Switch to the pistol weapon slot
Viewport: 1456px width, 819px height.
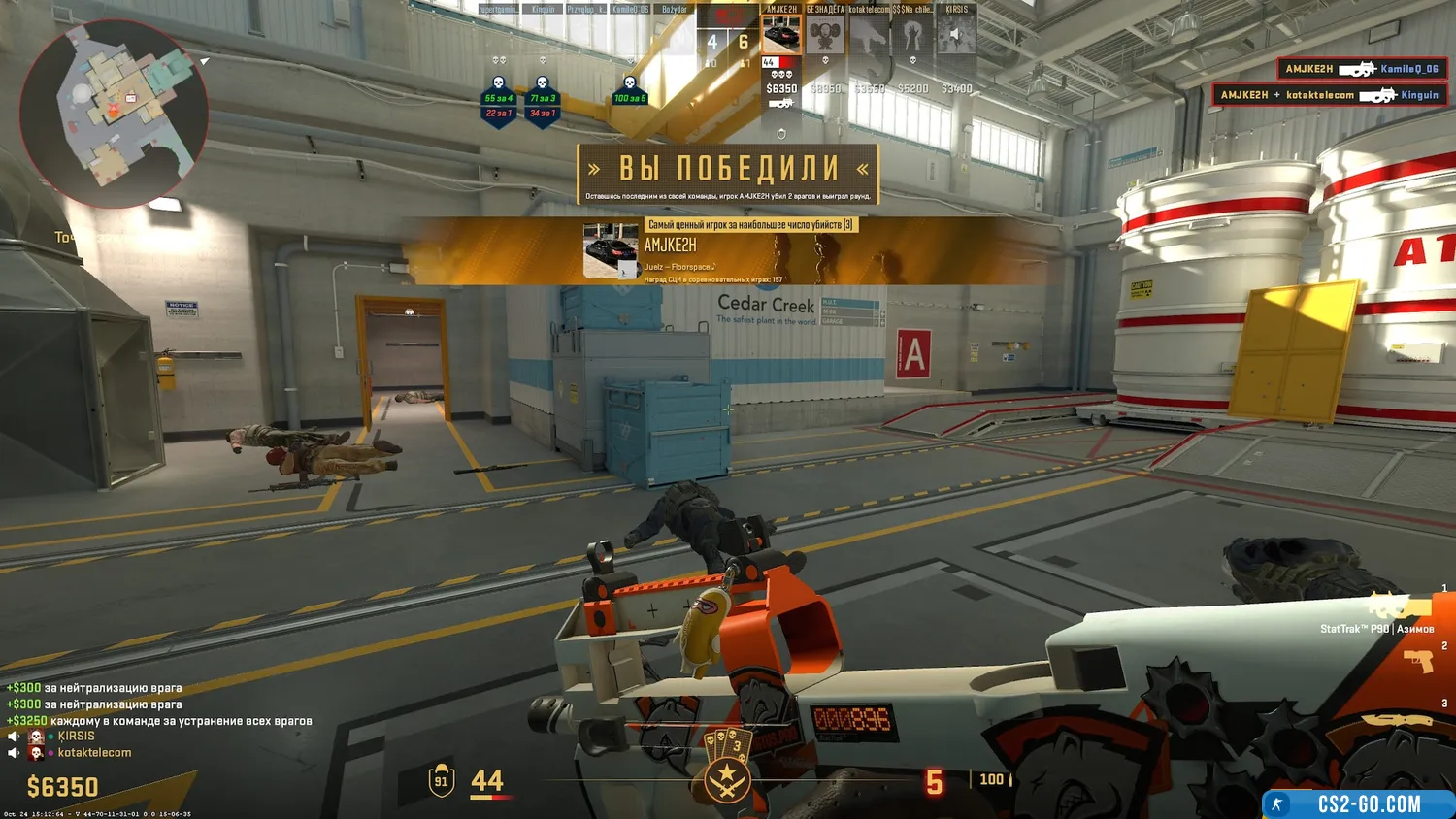[x=1417, y=662]
